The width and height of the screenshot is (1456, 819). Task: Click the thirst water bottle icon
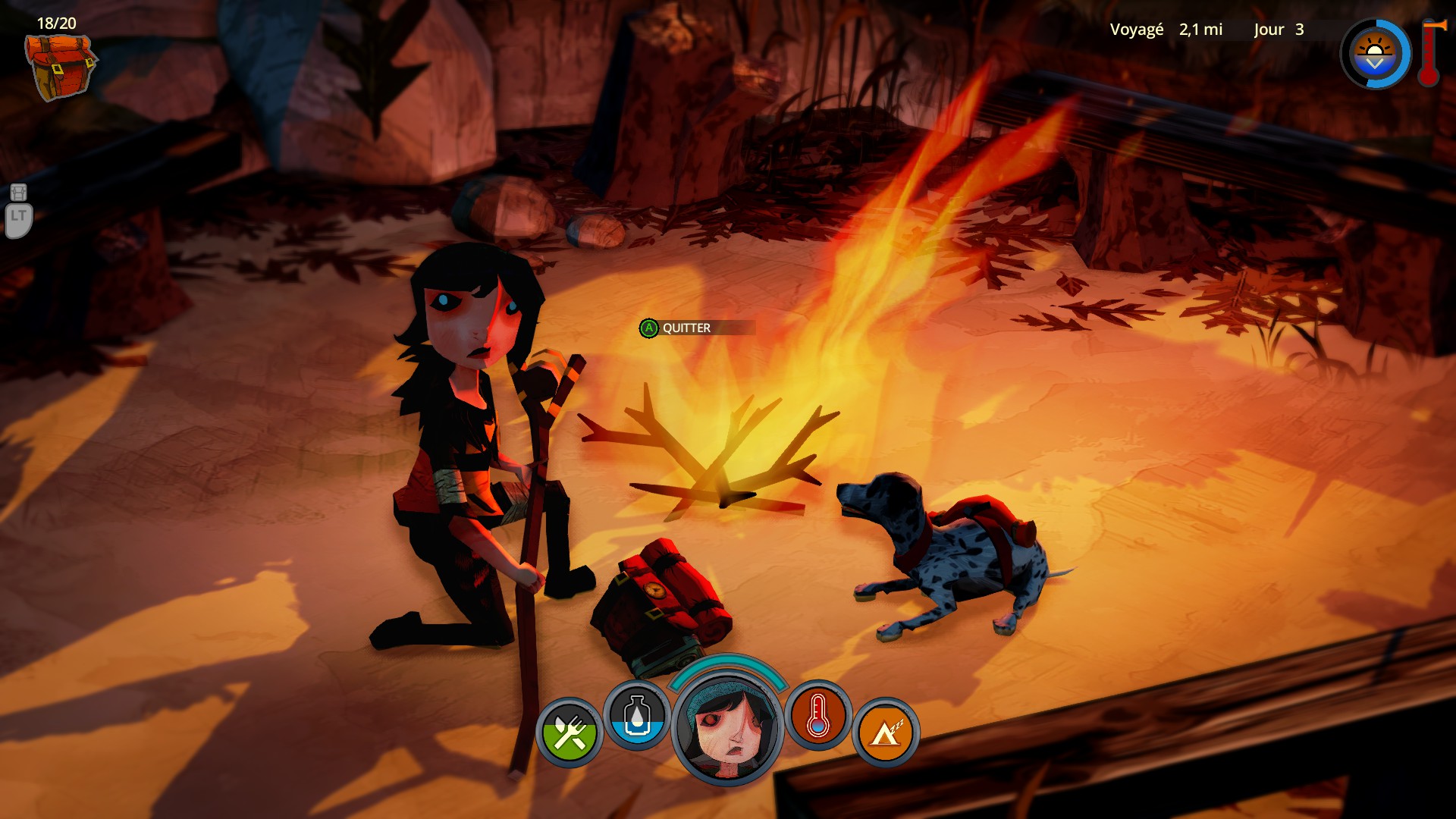(x=637, y=716)
